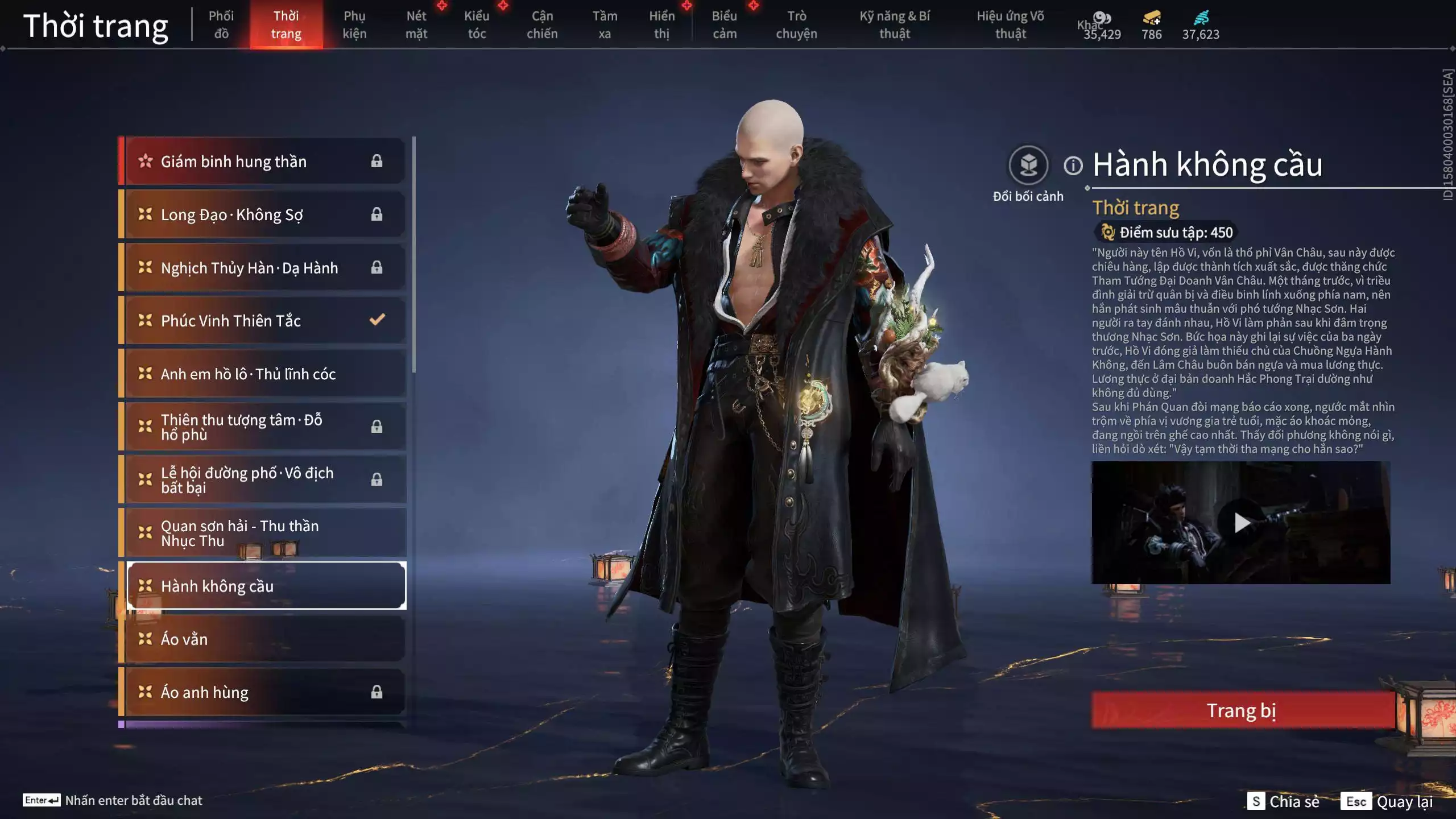This screenshot has width=1456, height=819.
Task: Open the Cận chiến tab
Action: point(542,24)
